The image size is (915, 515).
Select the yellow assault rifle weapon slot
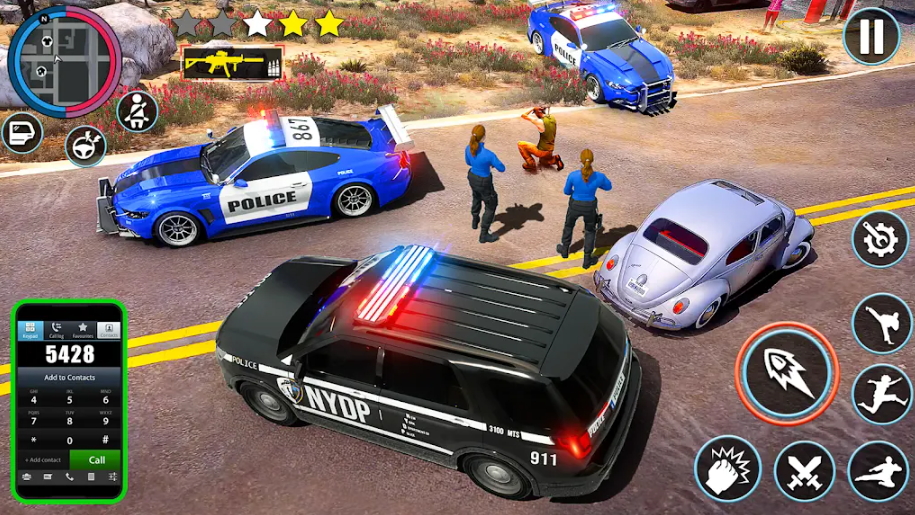[232, 64]
